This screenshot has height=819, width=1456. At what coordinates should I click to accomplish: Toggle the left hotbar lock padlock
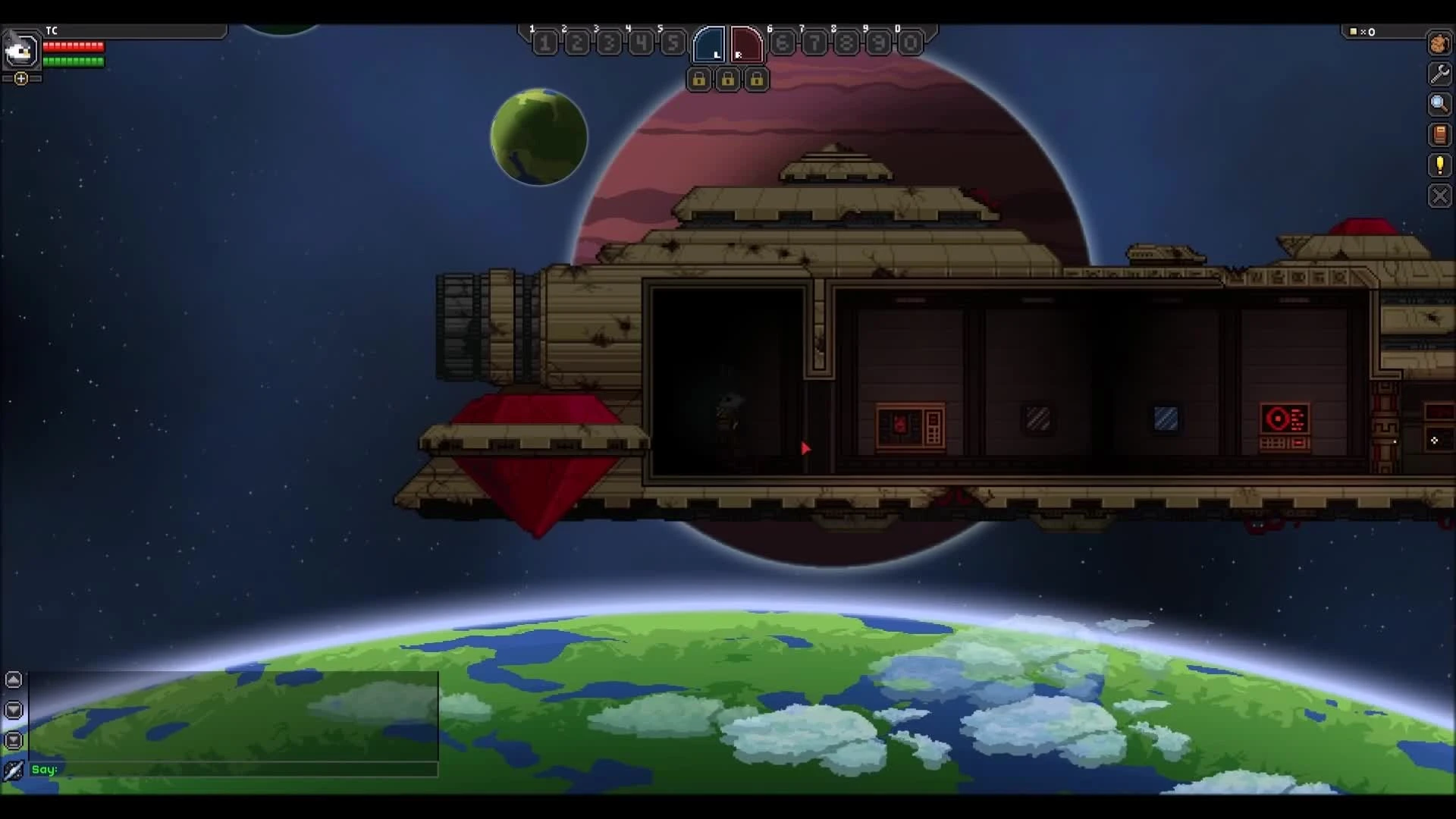click(699, 80)
